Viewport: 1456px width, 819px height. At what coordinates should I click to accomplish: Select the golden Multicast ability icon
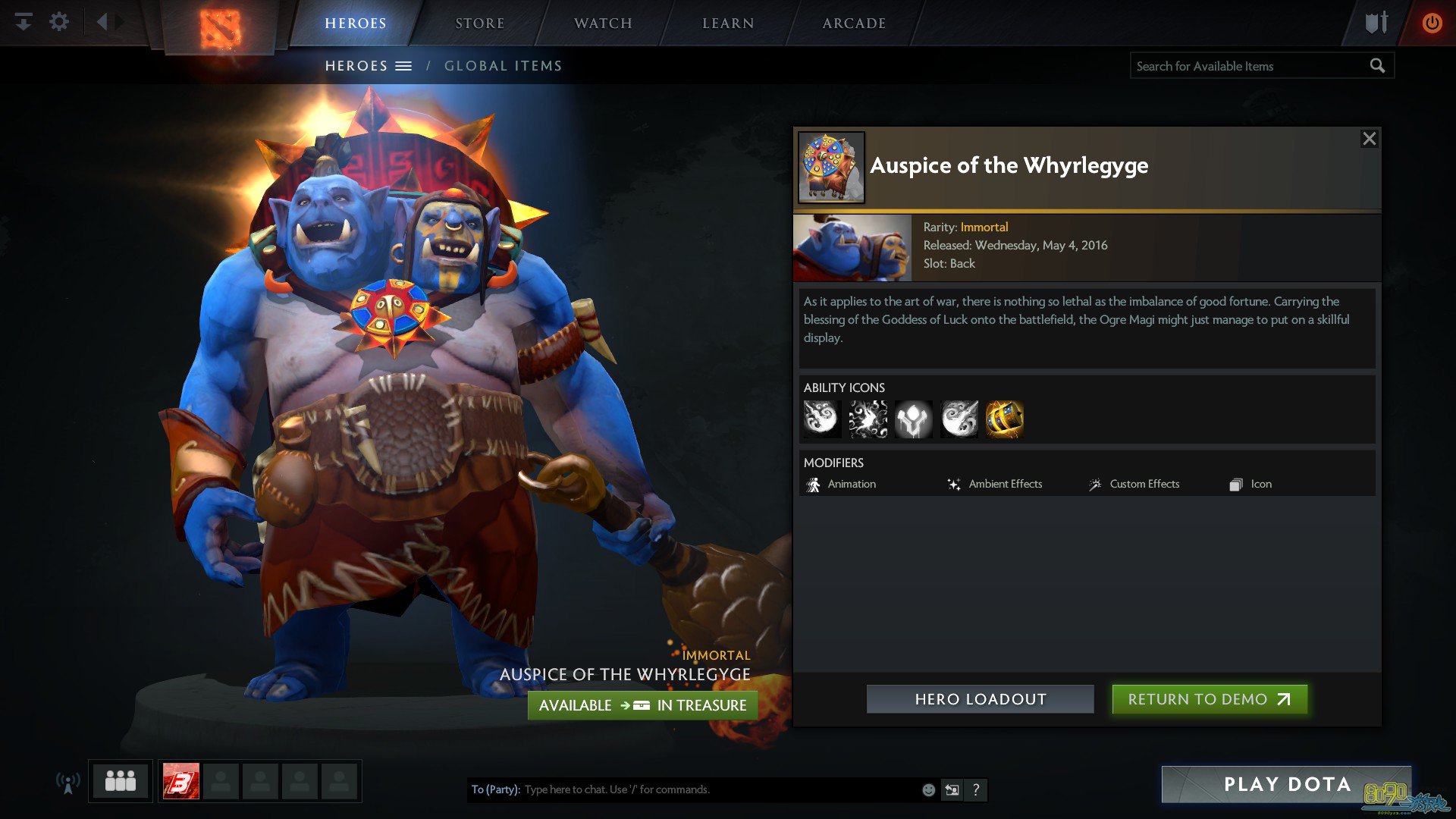tap(1004, 419)
